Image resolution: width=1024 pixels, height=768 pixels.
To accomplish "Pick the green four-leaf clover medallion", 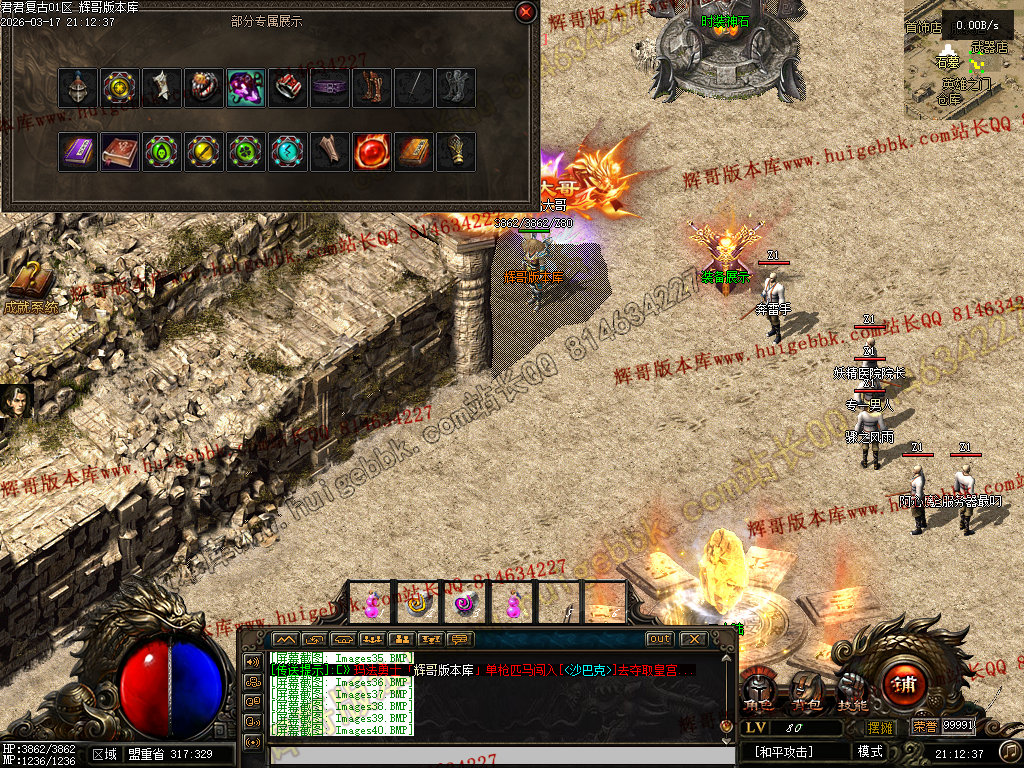I will click(x=245, y=152).
